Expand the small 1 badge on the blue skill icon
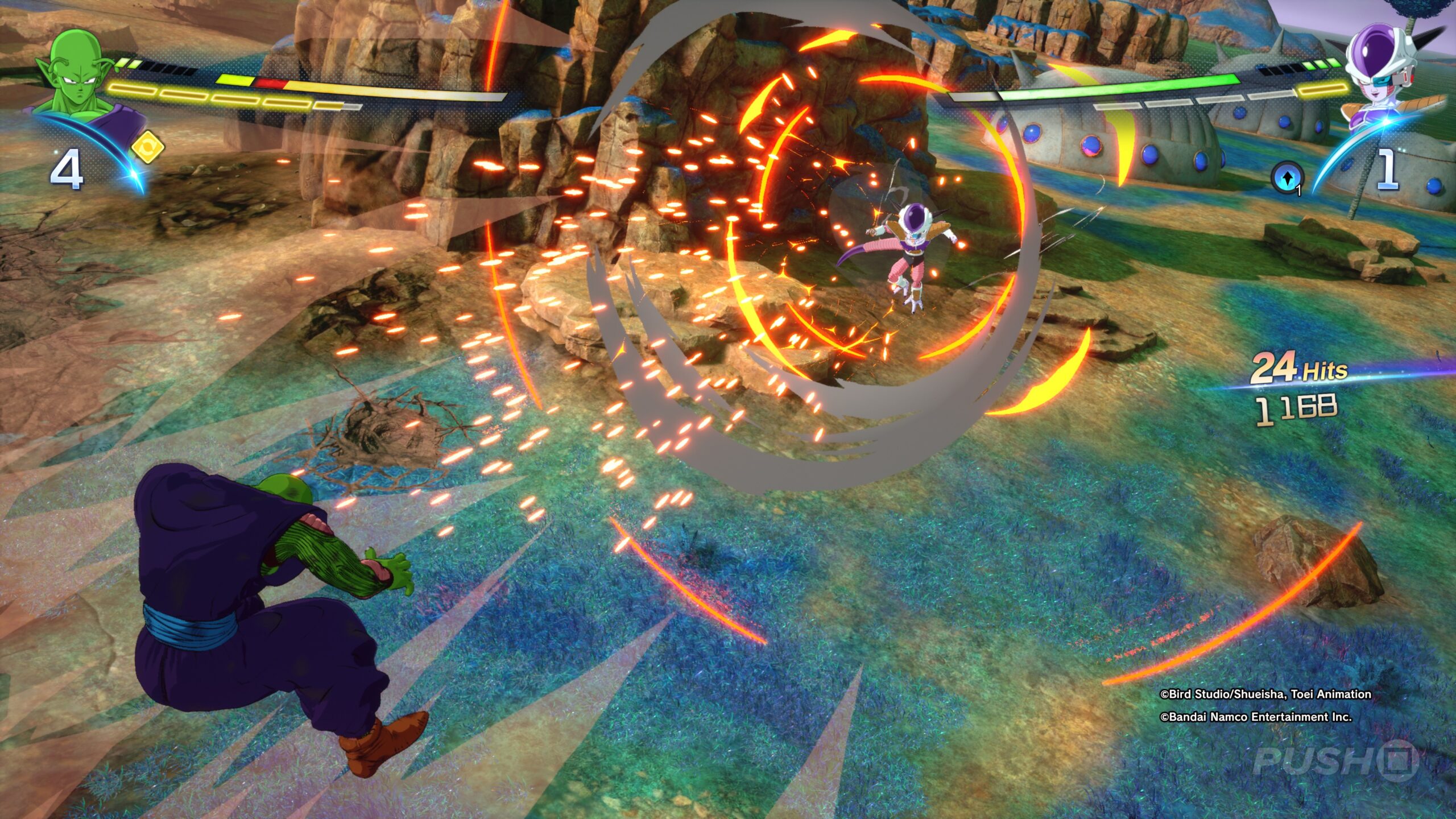This screenshot has height=819, width=1456. coord(1298,191)
